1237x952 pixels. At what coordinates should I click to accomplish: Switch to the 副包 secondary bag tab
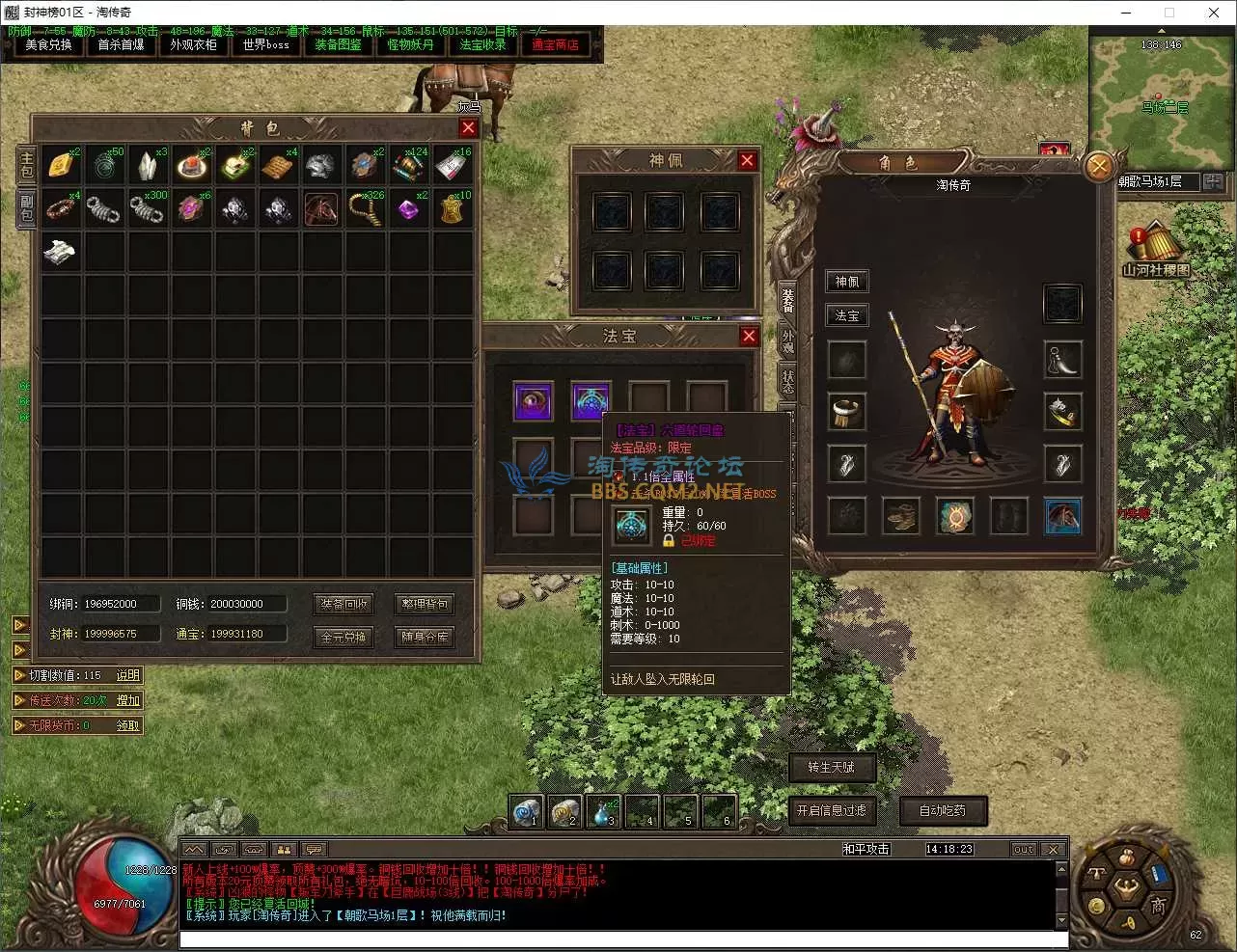[26, 206]
